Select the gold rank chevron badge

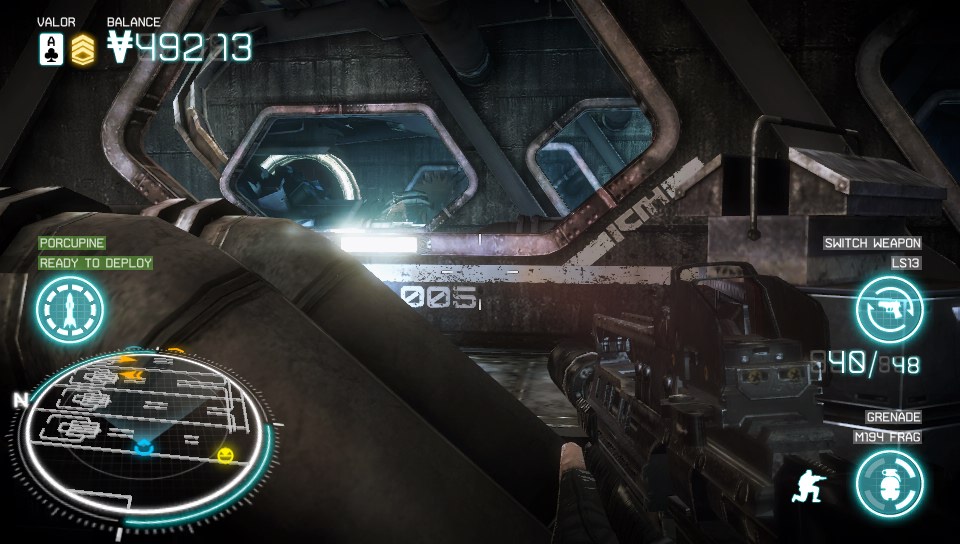(83, 48)
